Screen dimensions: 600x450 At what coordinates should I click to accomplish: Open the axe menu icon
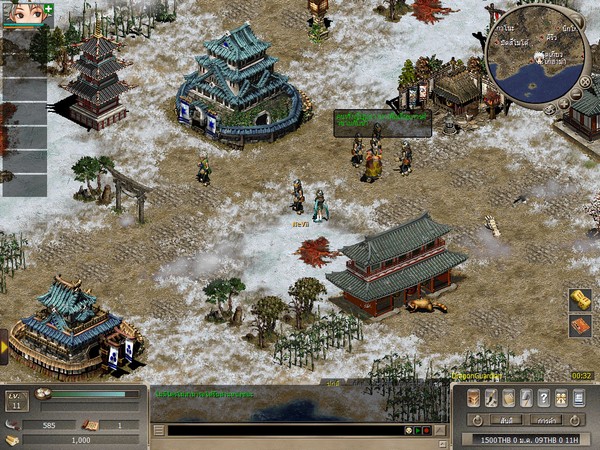526,397
